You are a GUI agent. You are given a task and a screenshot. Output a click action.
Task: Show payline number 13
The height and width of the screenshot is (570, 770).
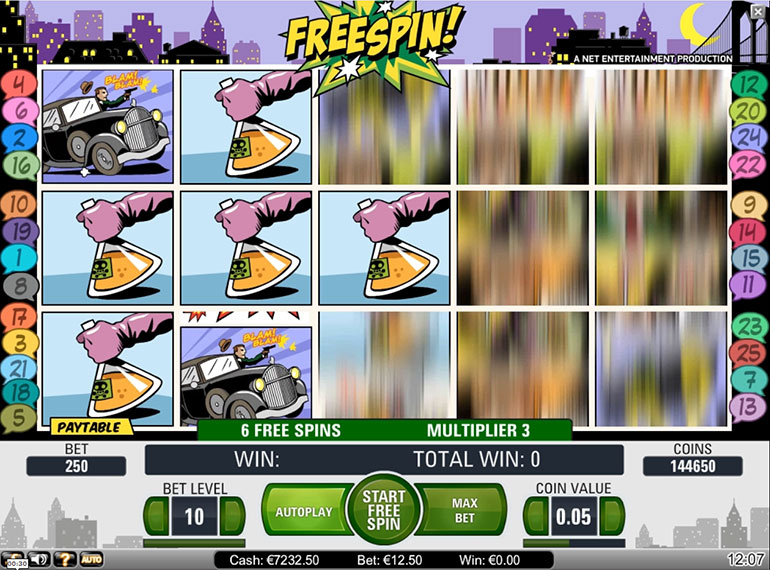[x=749, y=407]
